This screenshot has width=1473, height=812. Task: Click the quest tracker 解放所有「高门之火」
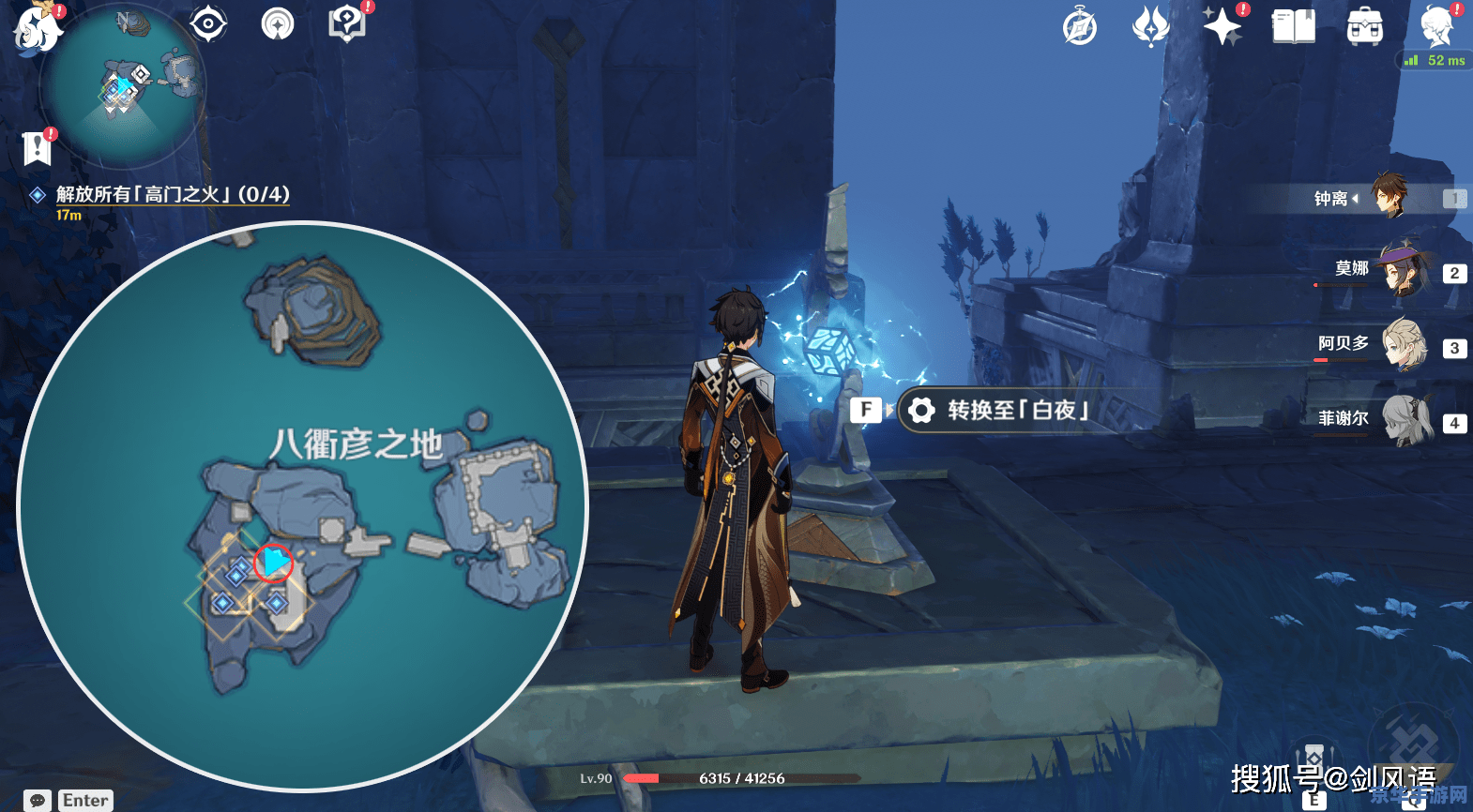172,194
